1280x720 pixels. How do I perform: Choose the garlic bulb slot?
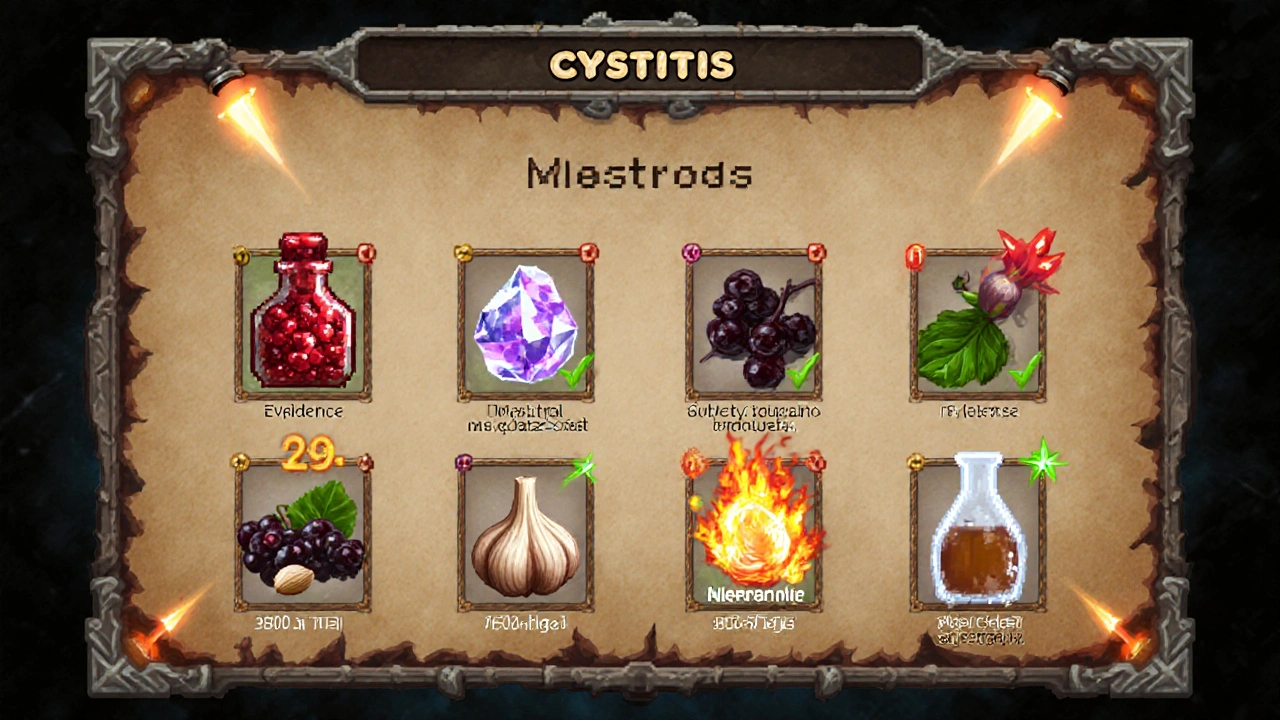click(526, 537)
